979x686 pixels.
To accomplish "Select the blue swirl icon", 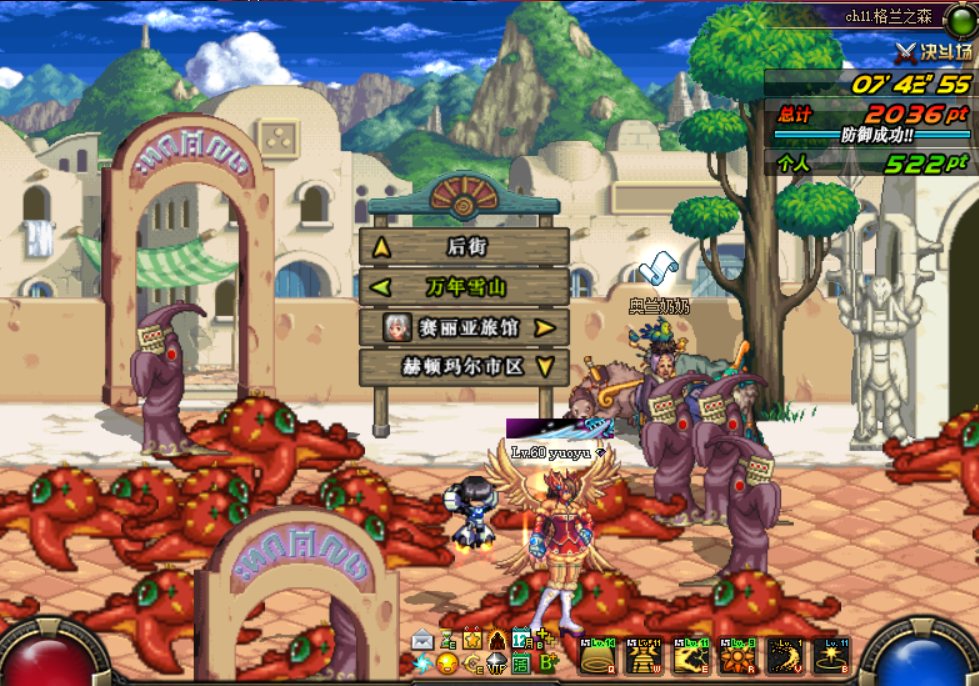I will (423, 663).
